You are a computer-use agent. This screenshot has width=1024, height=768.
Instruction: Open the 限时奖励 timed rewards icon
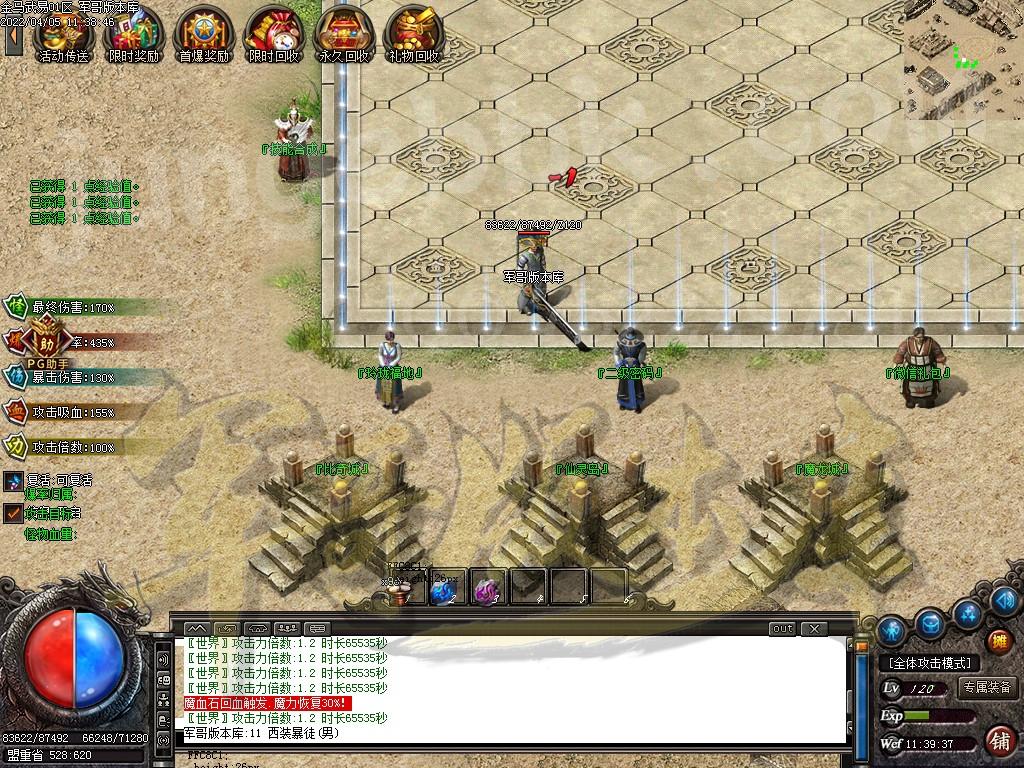tap(133, 33)
